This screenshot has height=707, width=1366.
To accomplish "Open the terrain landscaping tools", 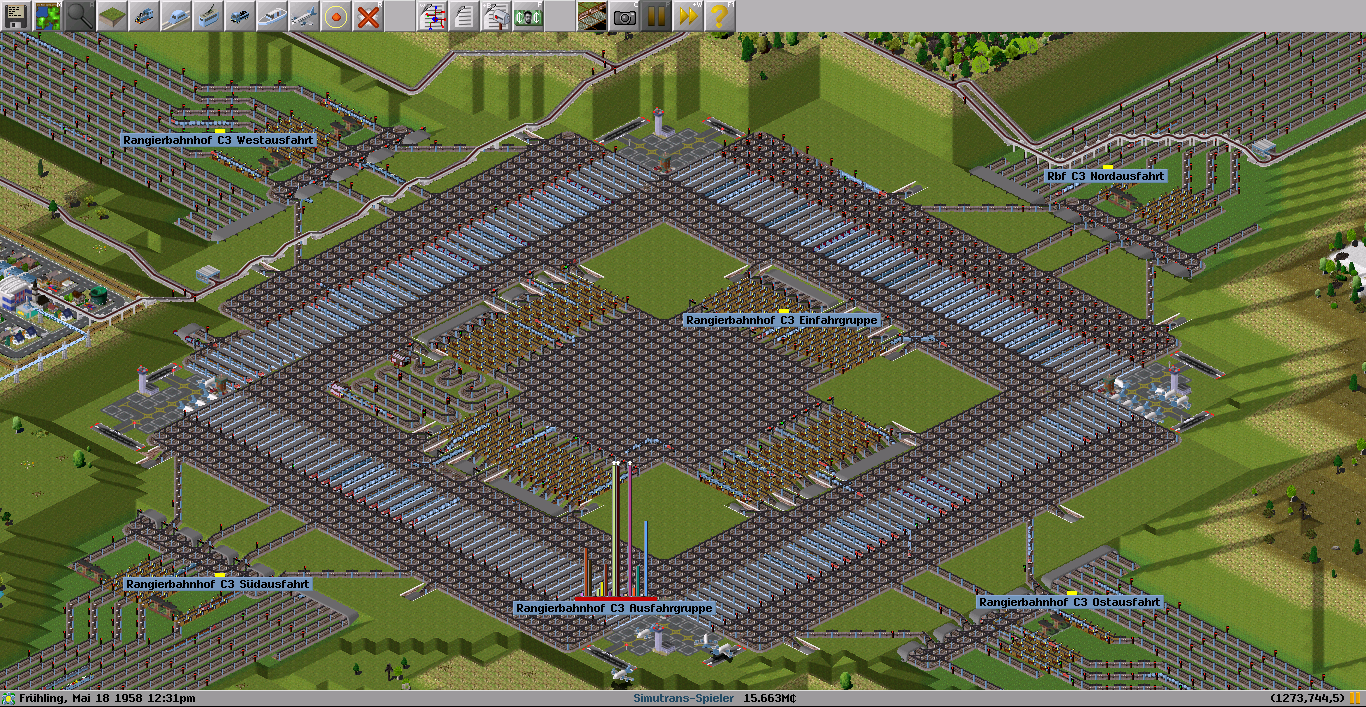I will coord(112,16).
